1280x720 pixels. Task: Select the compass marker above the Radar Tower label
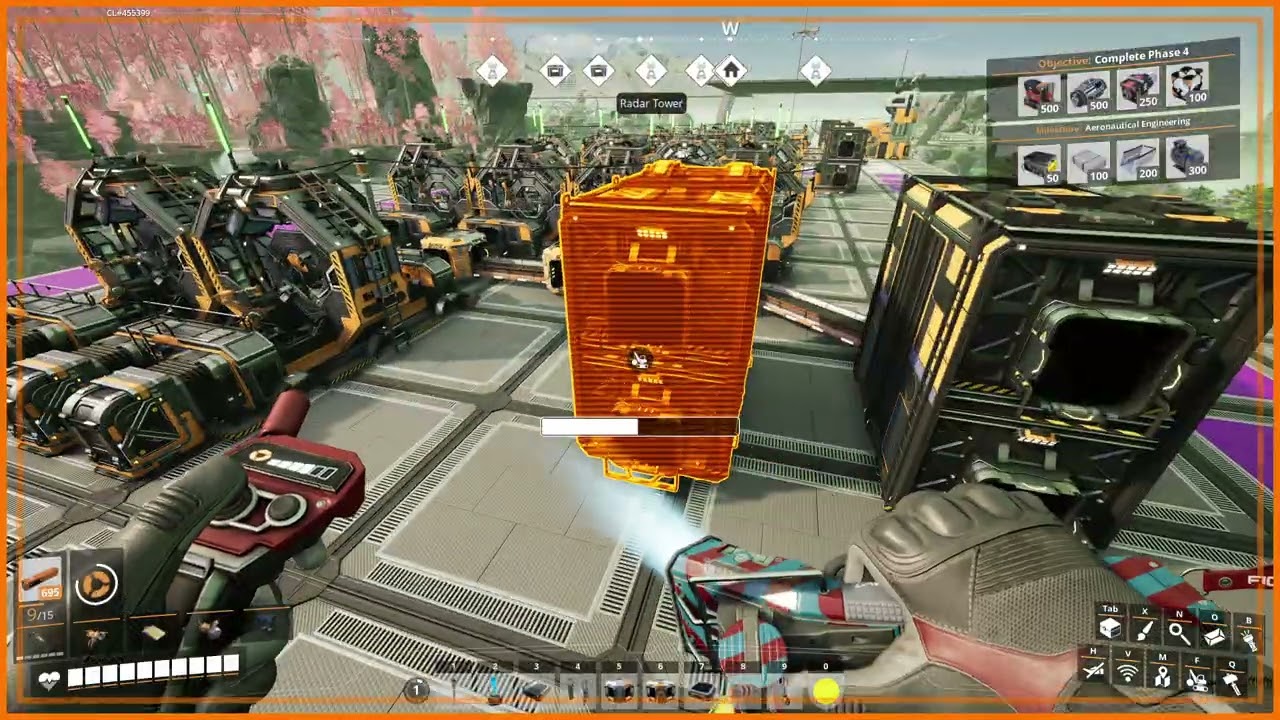point(651,71)
